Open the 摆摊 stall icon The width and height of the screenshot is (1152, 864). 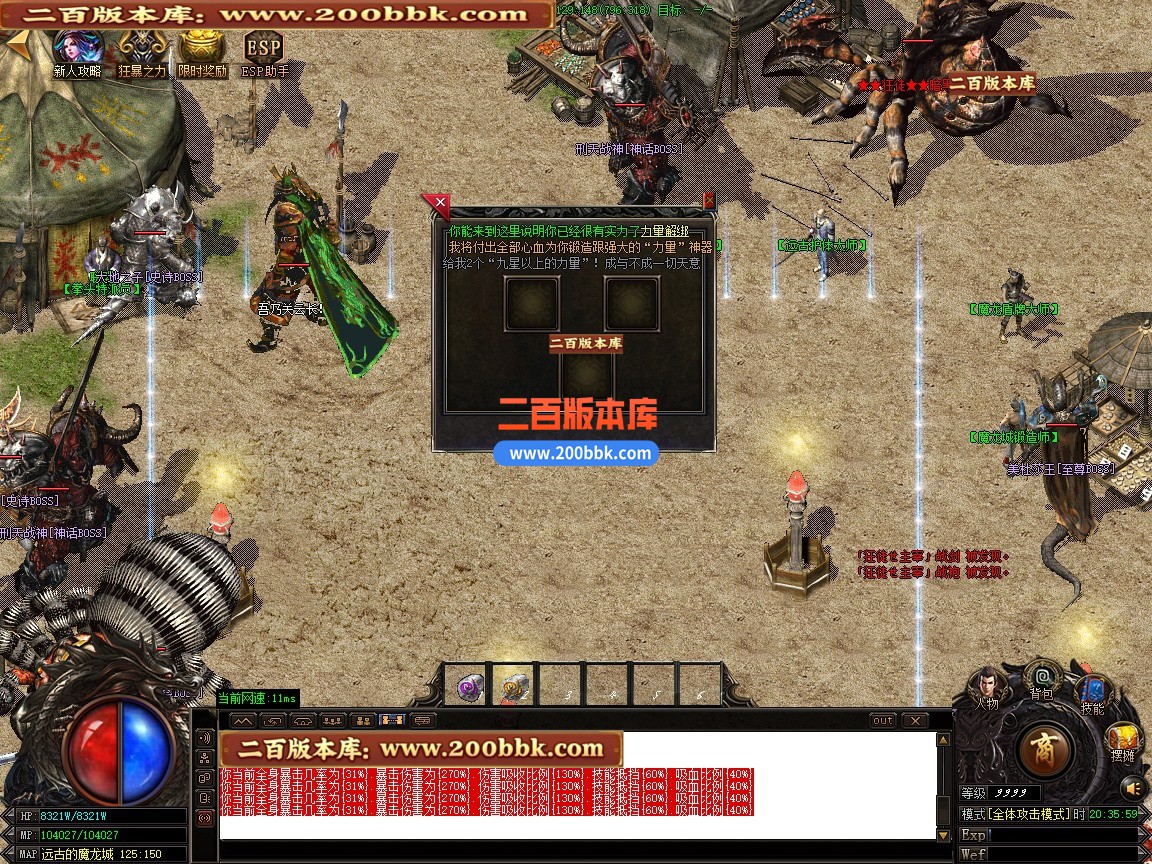click(1122, 741)
